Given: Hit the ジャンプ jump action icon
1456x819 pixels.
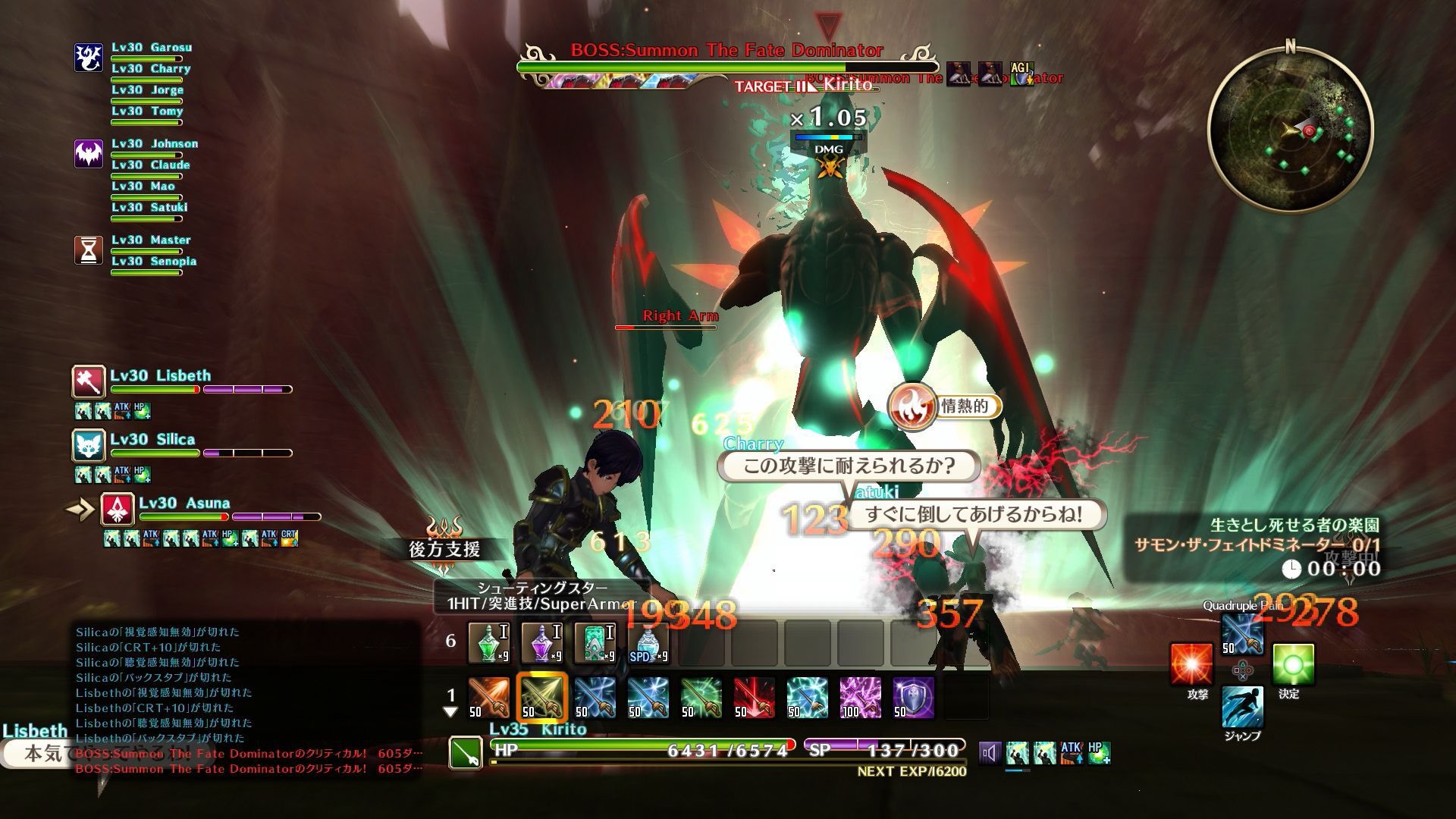Looking at the screenshot, I should [x=1242, y=708].
